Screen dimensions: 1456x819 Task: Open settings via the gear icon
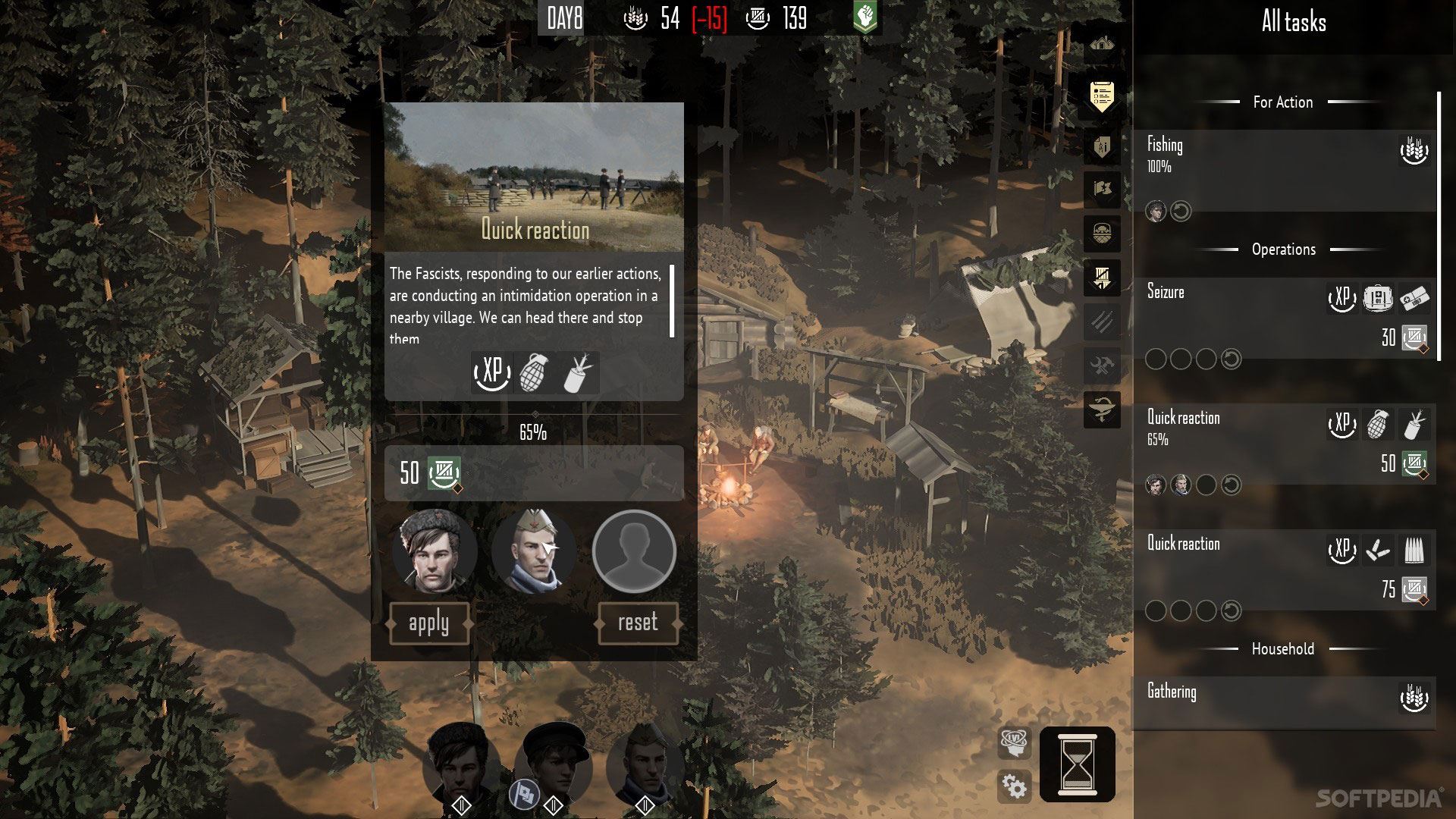pos(1015,786)
